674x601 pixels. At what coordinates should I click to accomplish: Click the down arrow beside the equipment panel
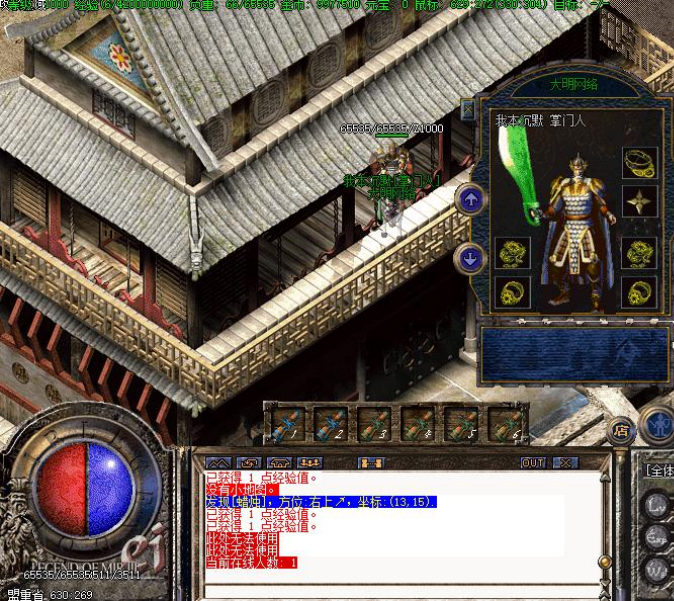pyautogui.click(x=470, y=258)
